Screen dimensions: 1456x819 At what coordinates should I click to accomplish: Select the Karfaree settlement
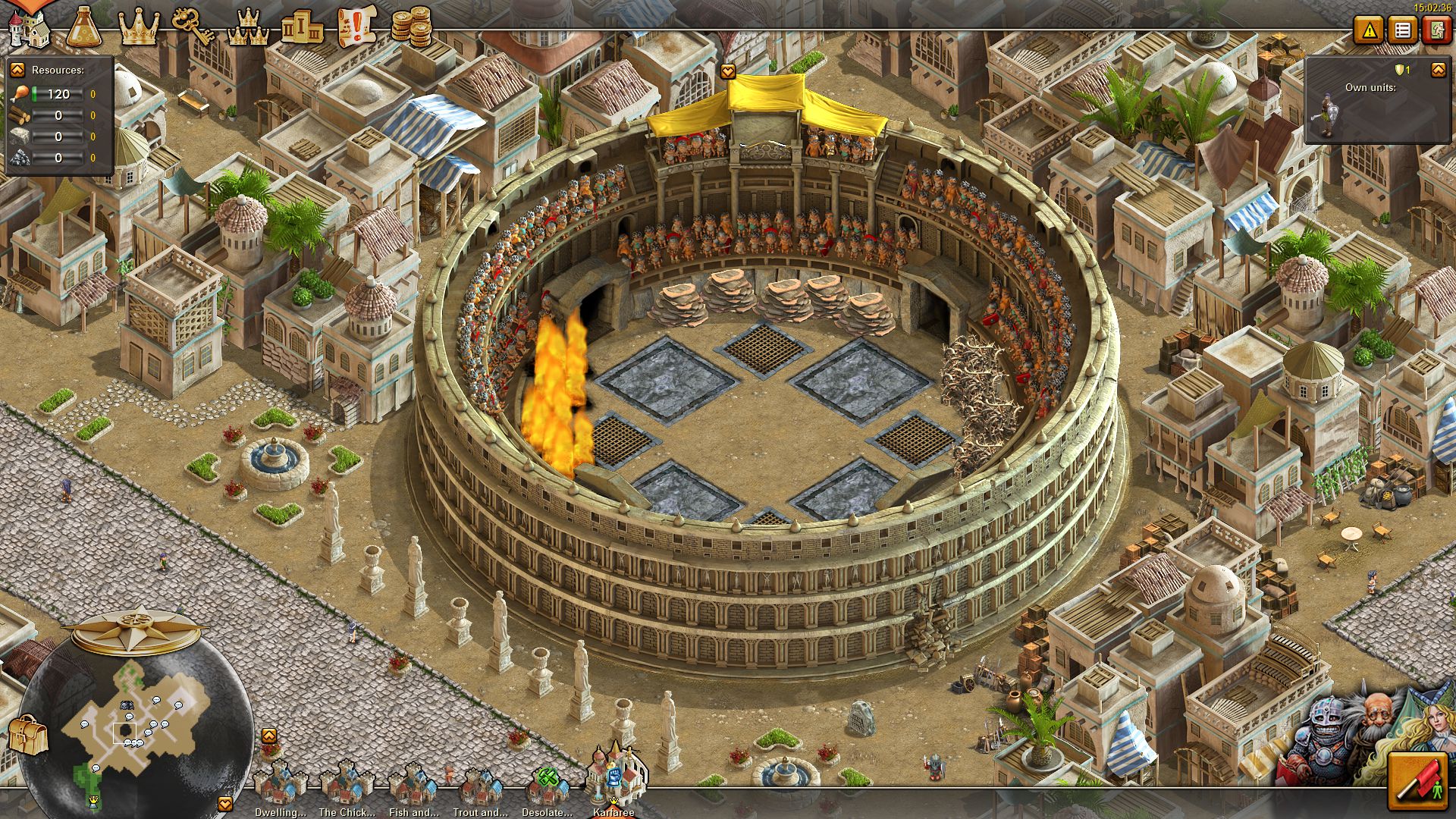click(x=614, y=781)
